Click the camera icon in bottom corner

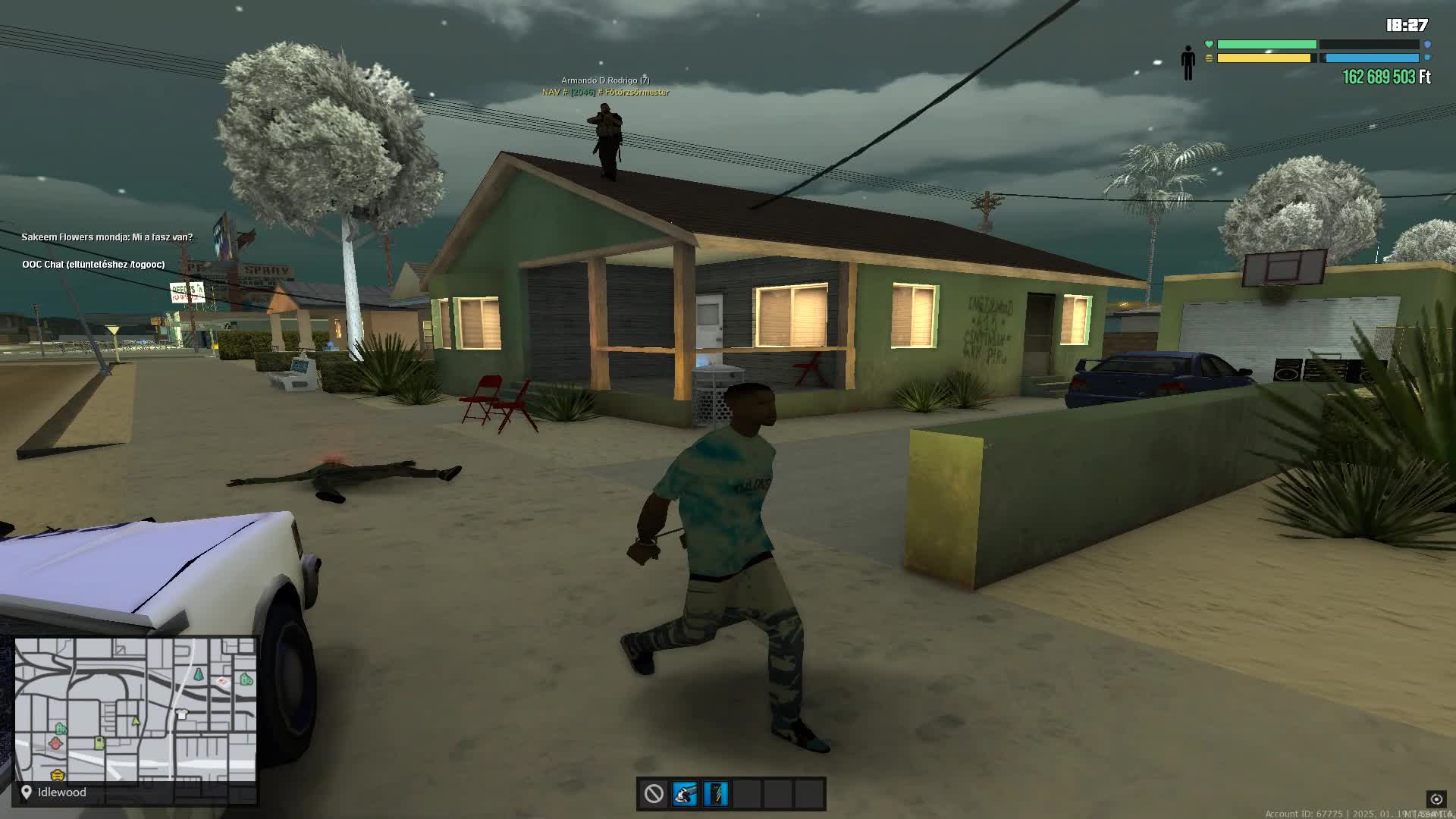[1436, 799]
